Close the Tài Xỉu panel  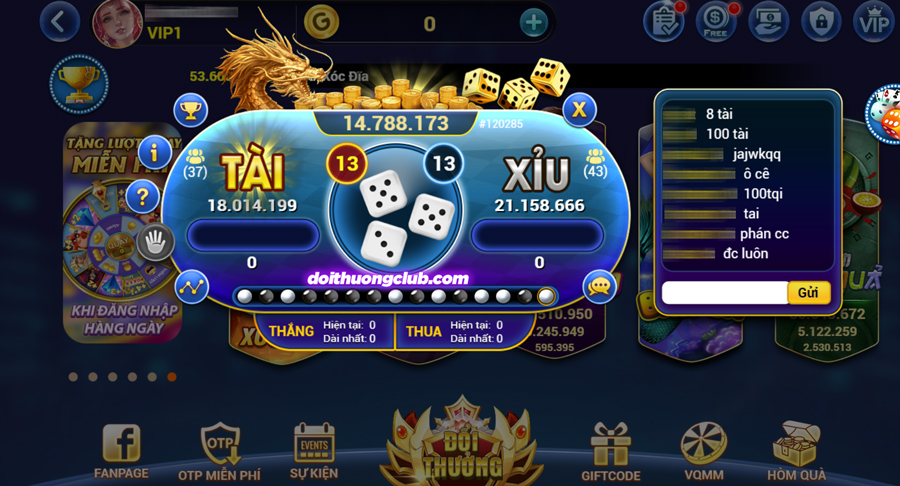[x=579, y=110]
